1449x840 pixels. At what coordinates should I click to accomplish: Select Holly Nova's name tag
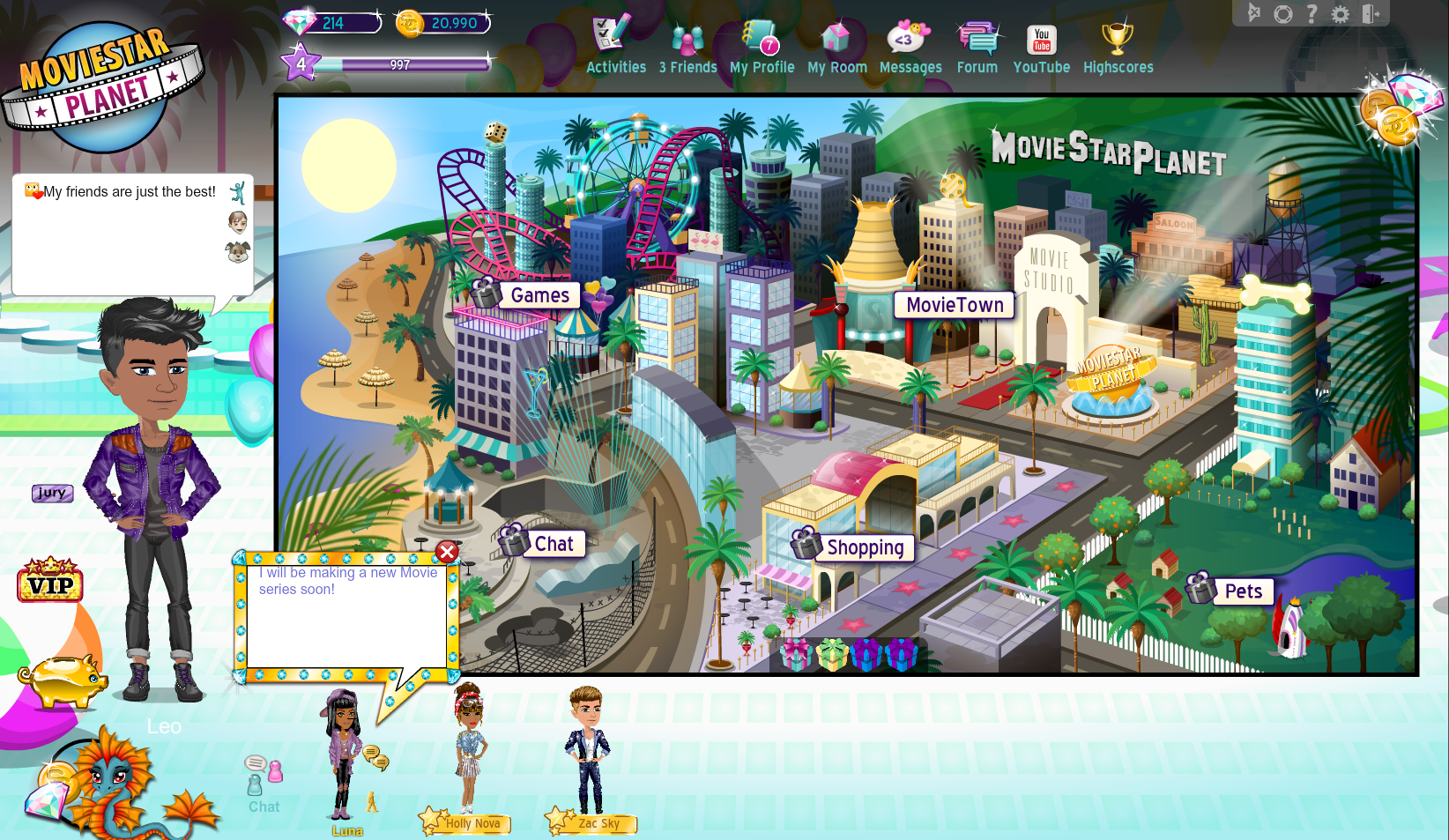coord(472,823)
